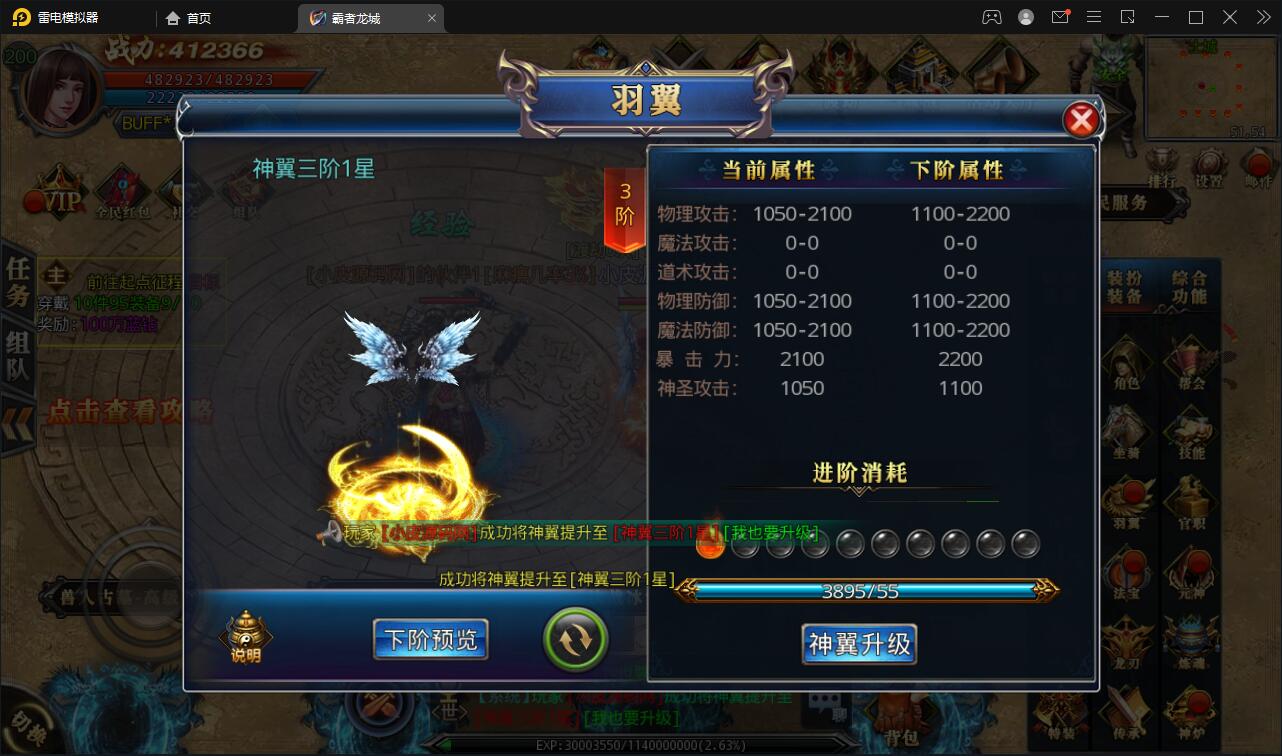Click the green refresh wings icon
The width and height of the screenshot is (1282, 756).
(x=575, y=639)
